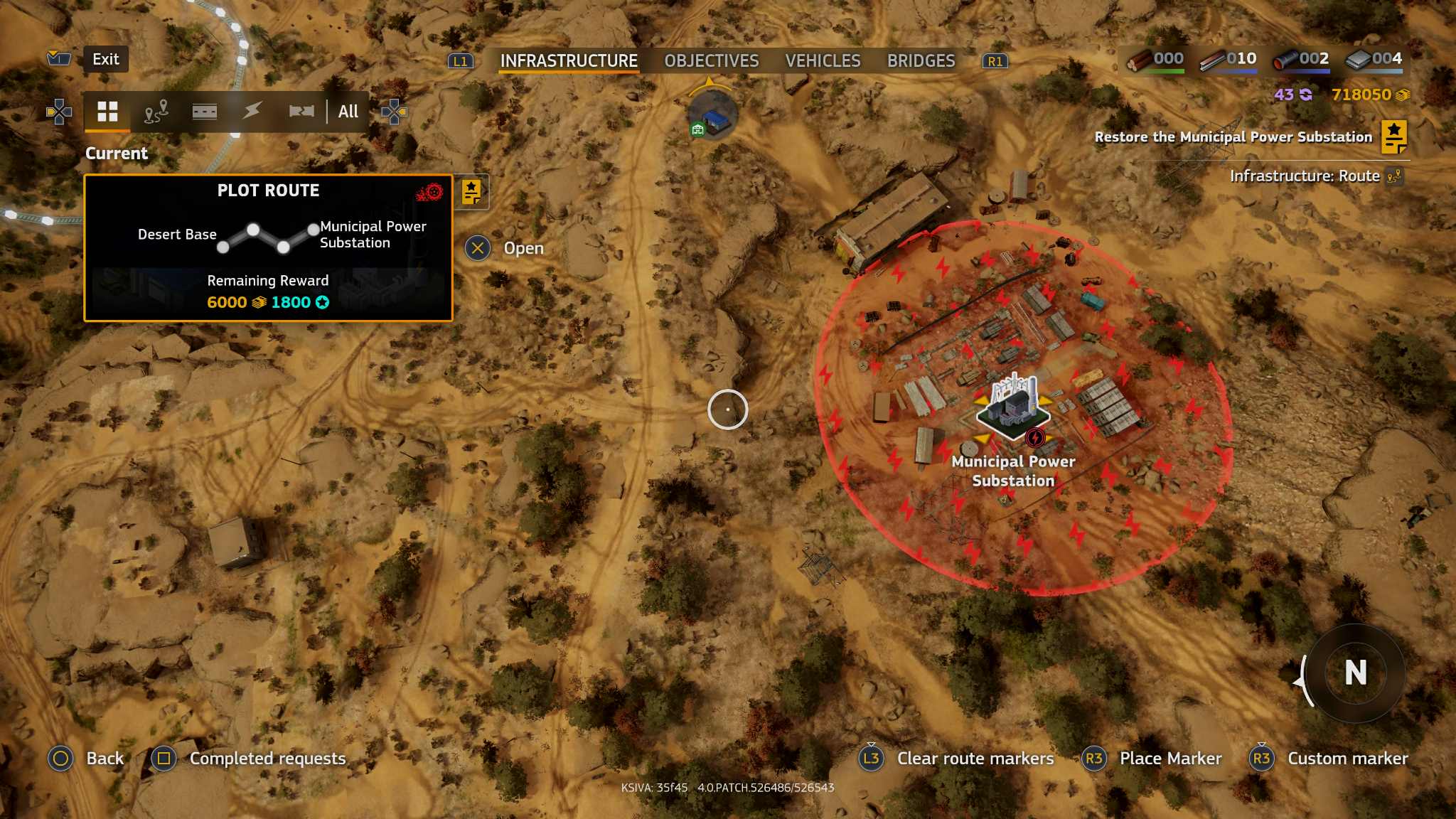Select the grid filter icon in the map filters
Image resolution: width=1456 pixels, height=819 pixels.
[x=107, y=111]
